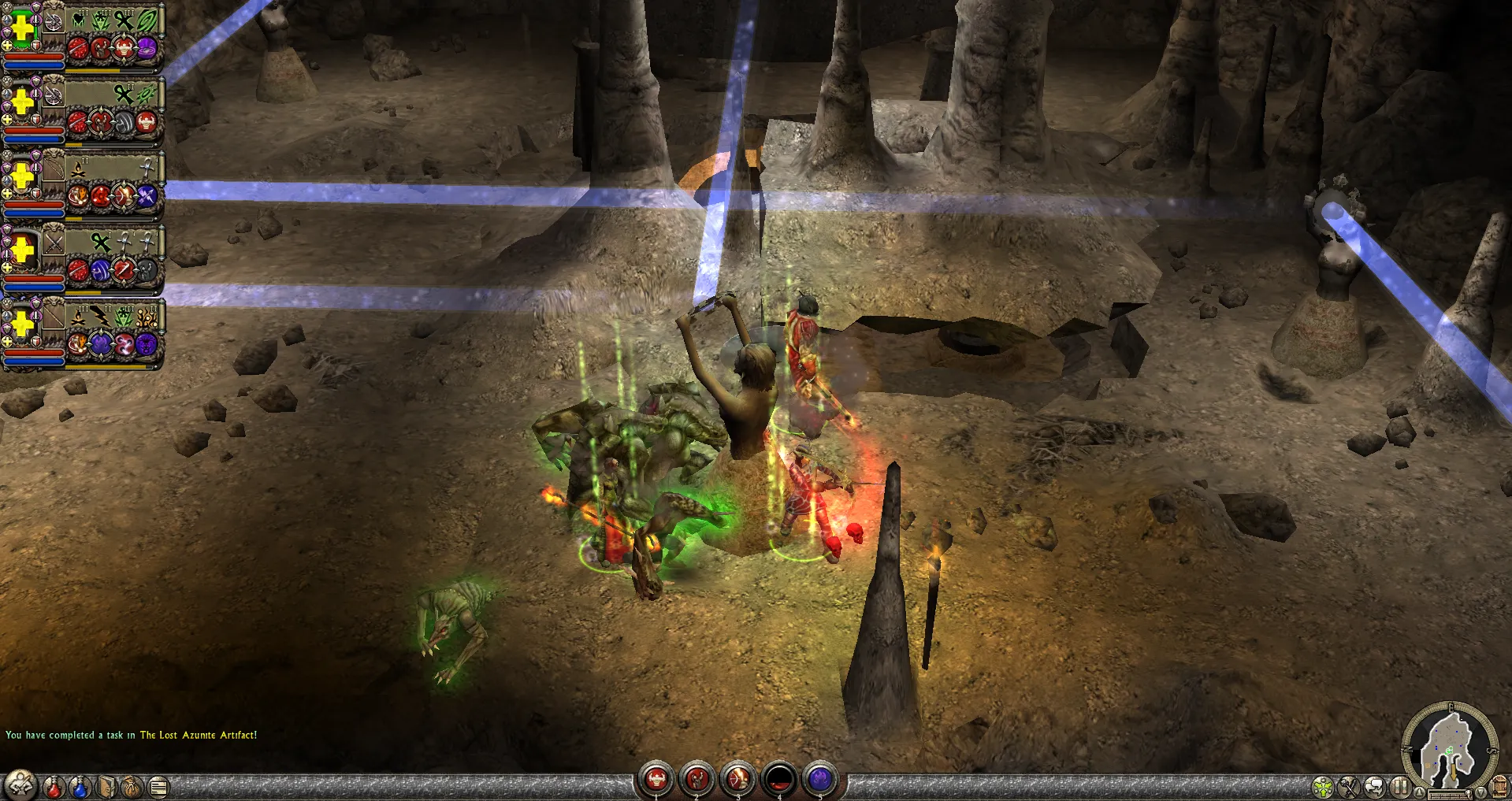Screen dimensions: 1512x801
Task: Select the last party member's portrait
Action: [x=23, y=324]
